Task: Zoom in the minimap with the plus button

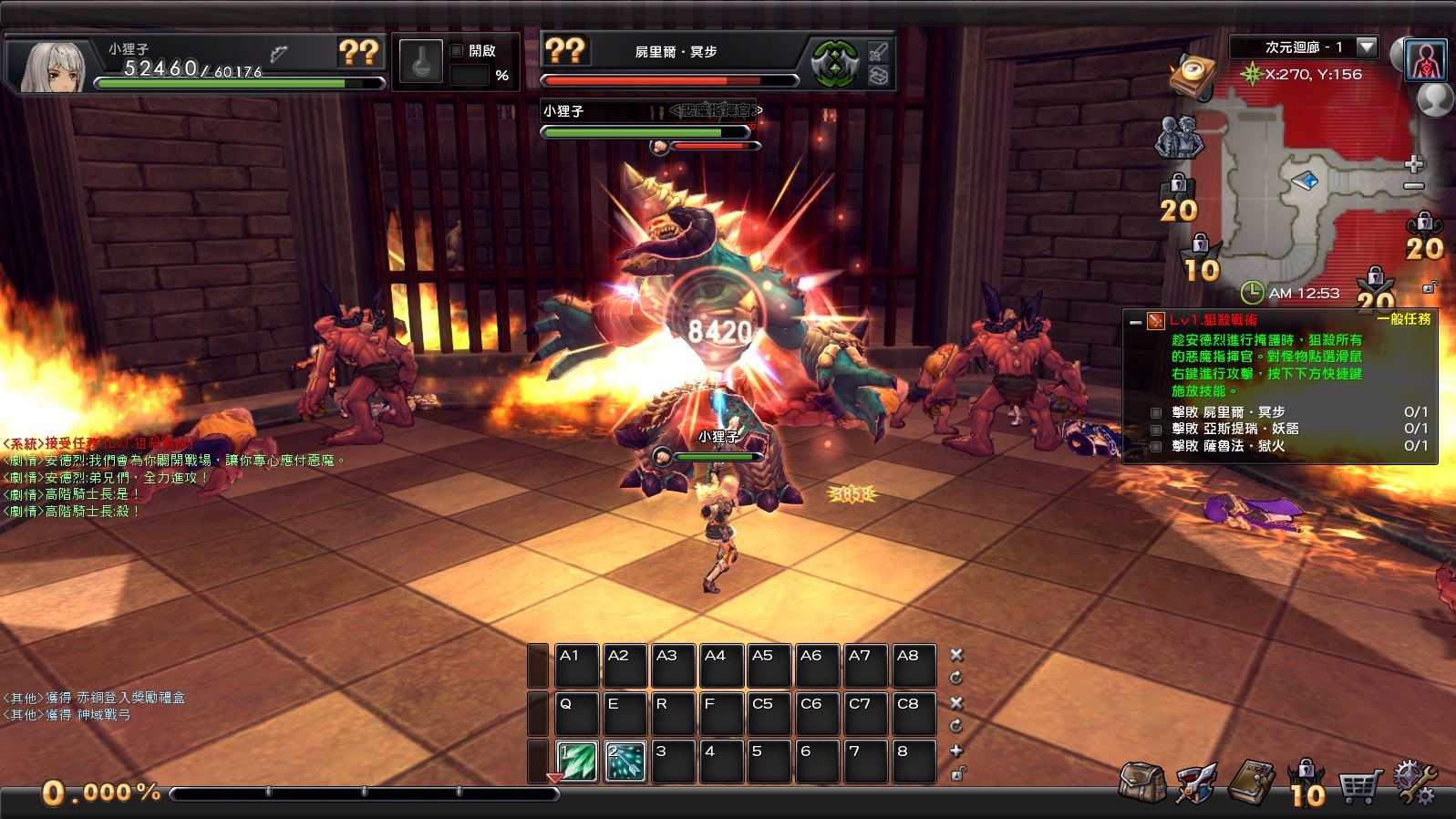Action: (1414, 164)
